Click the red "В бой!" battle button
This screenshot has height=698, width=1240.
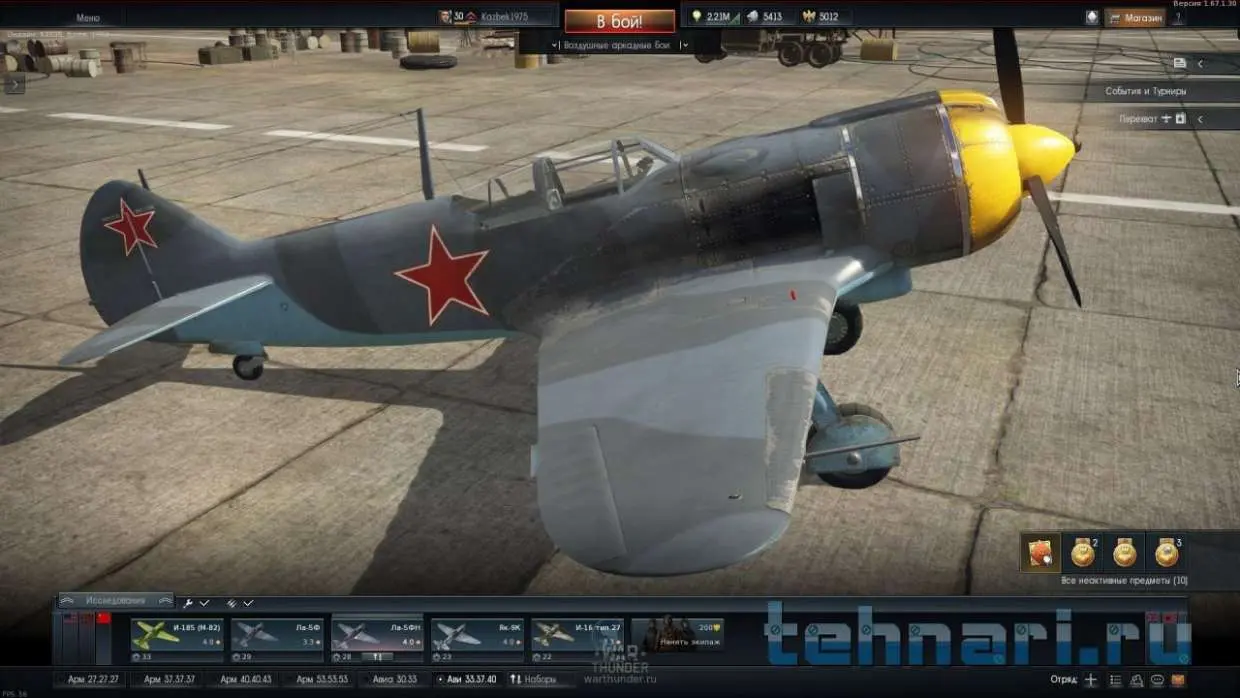pos(619,21)
